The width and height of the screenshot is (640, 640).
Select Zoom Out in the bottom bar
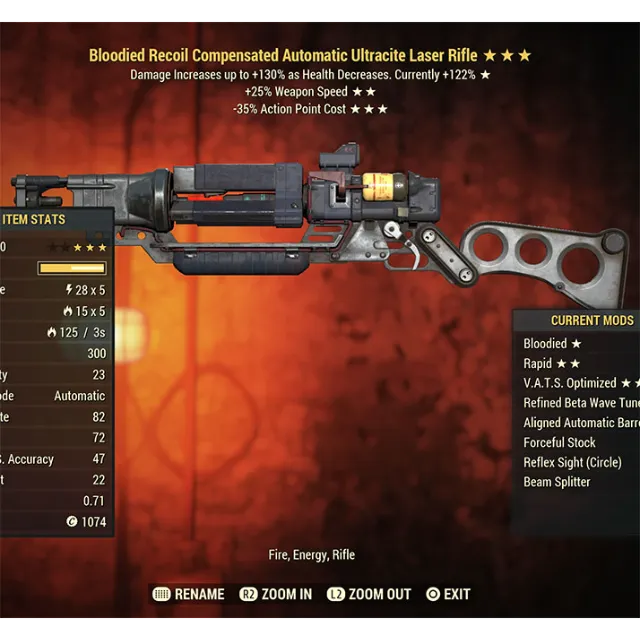pos(368,594)
